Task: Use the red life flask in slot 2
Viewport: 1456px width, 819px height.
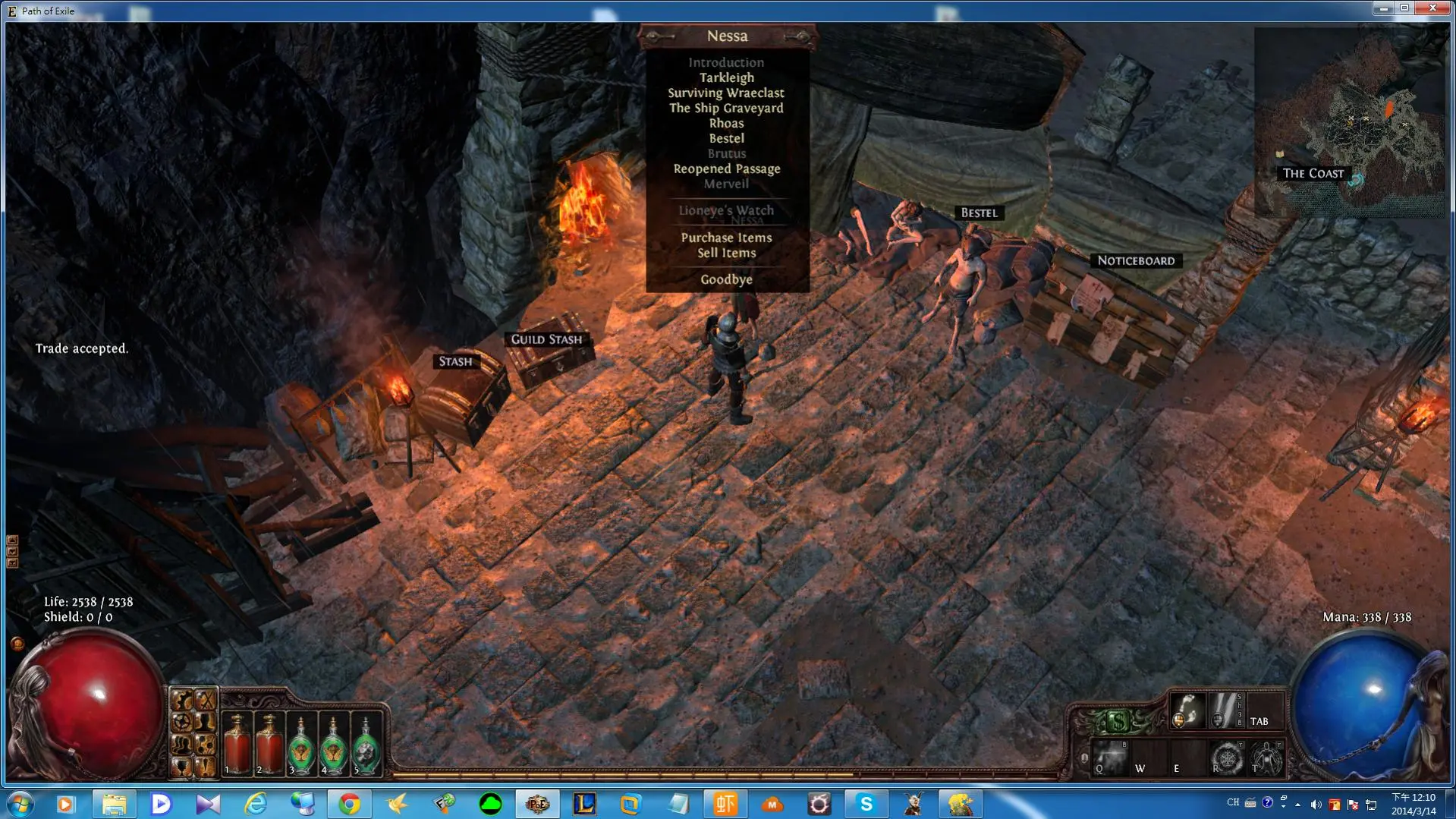Action: click(x=269, y=745)
